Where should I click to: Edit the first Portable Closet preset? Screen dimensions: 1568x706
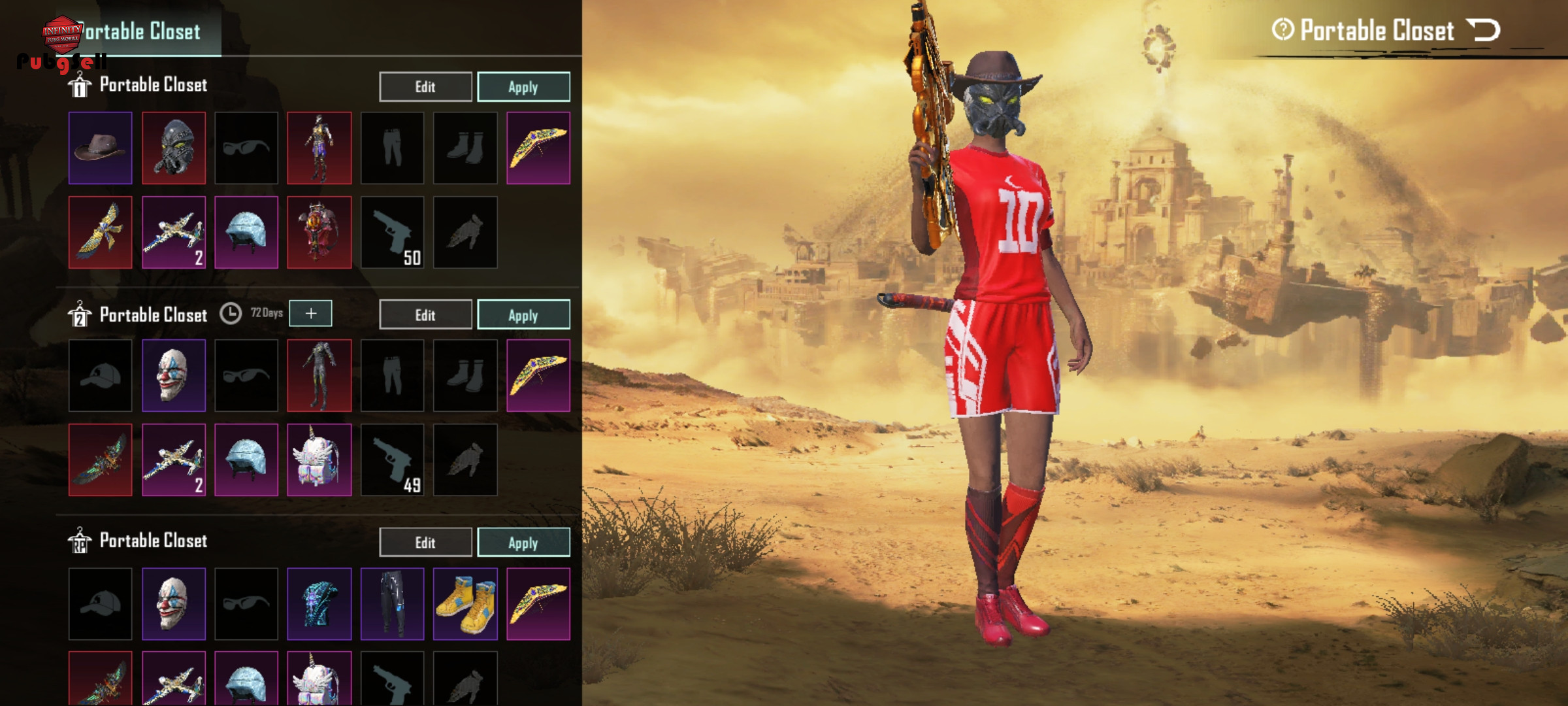(x=425, y=87)
